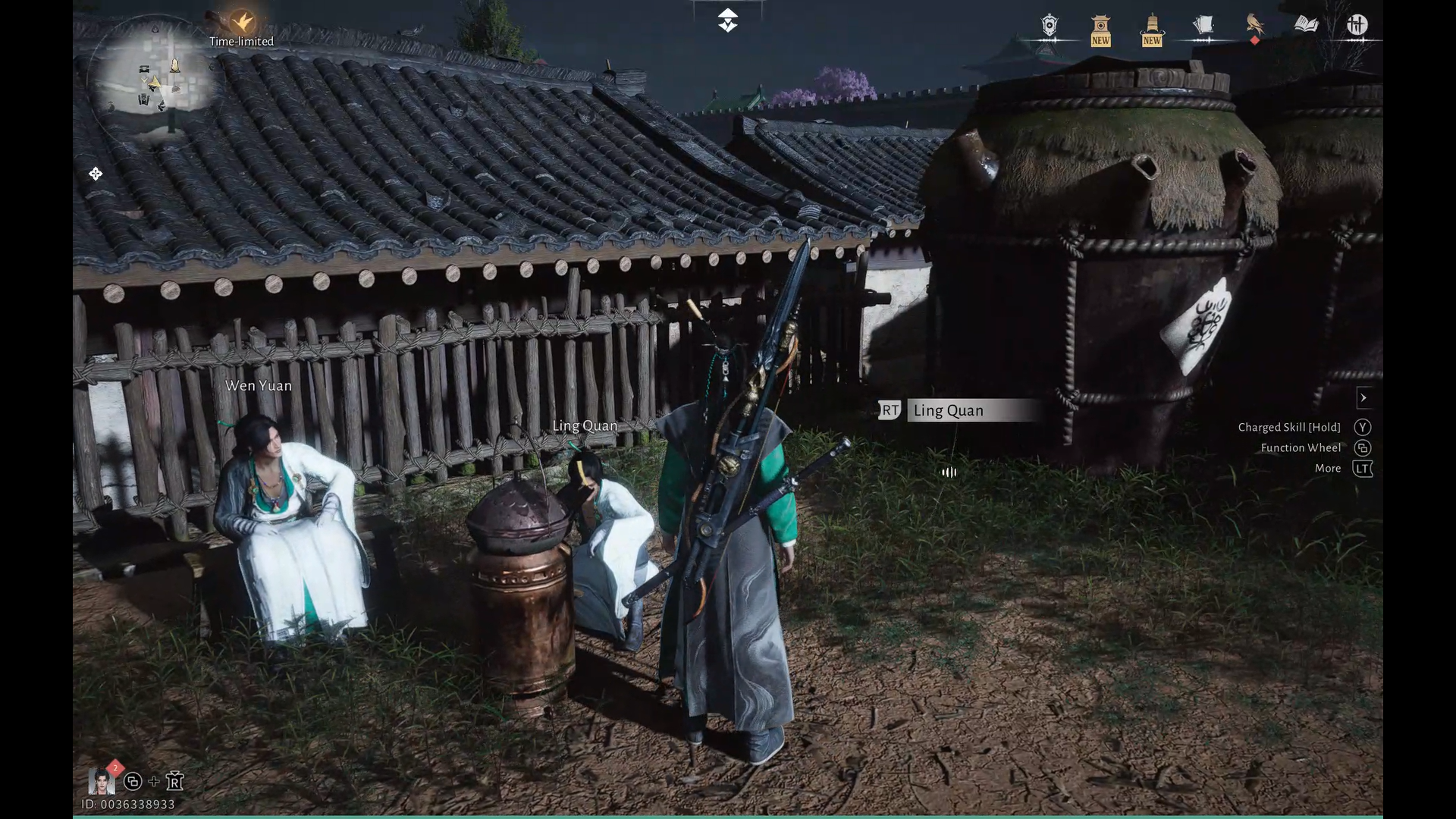Click the voice waveform indicator icon
This screenshot has height=819, width=1456.
pyautogui.click(x=949, y=472)
